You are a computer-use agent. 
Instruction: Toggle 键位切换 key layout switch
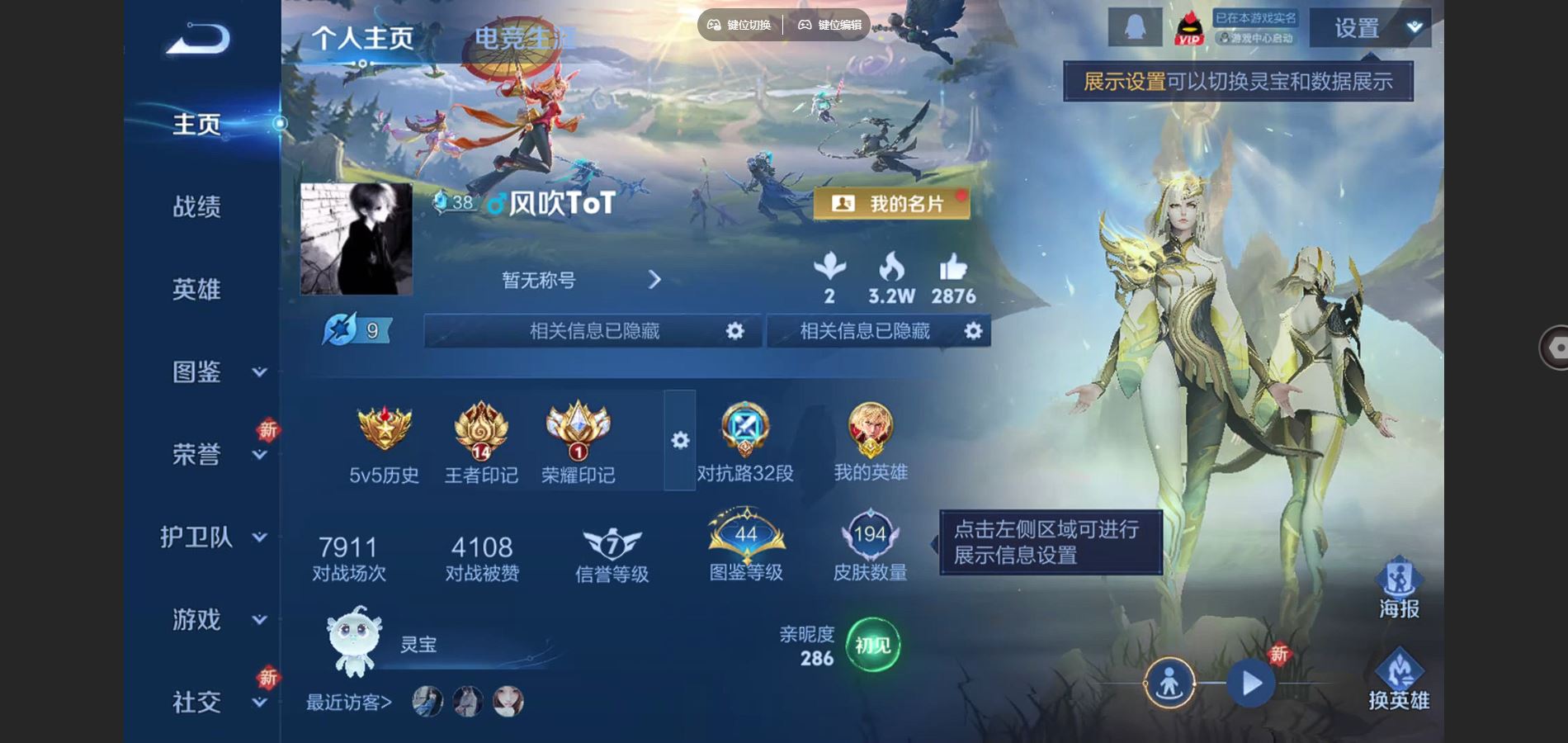740,25
